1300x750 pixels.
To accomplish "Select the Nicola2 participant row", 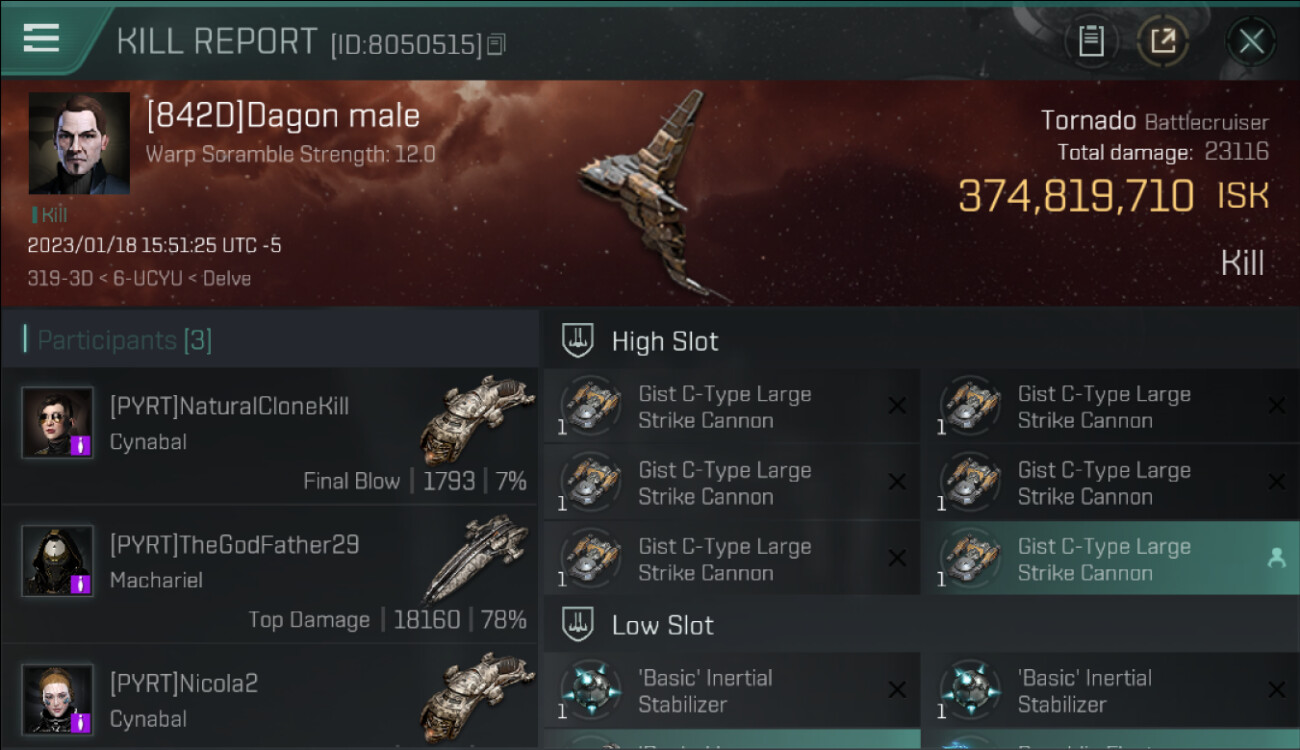I will 270,700.
